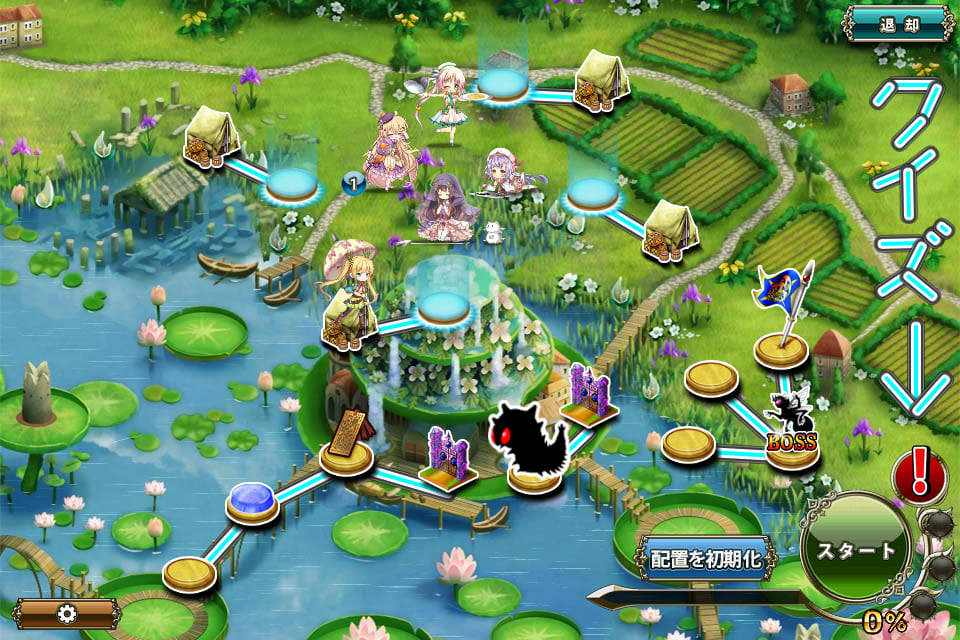Viewport: 960px width, 640px height.
Task: Open the gear settings button
Action: click(67, 613)
